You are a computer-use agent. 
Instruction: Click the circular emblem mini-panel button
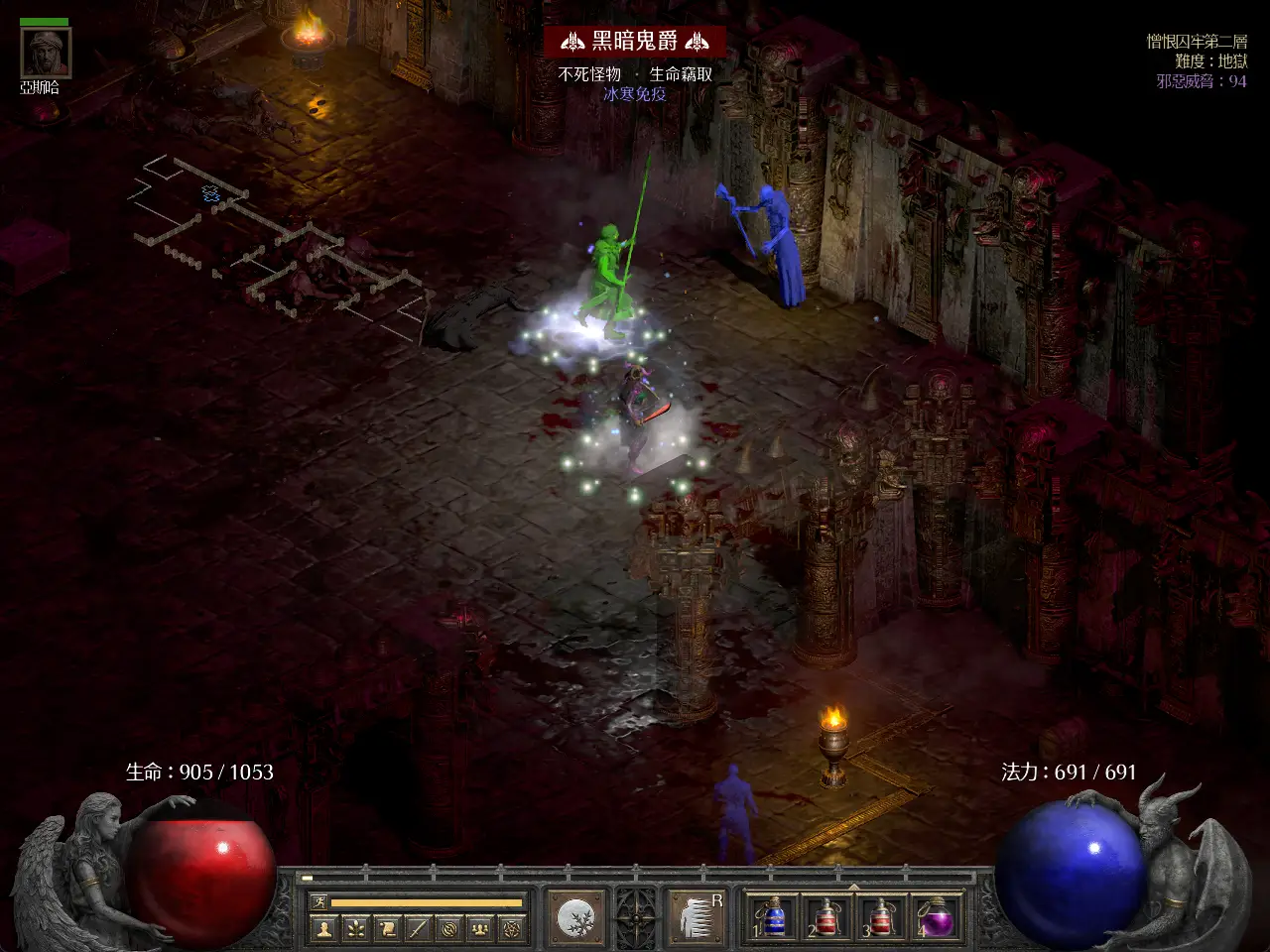(449, 929)
